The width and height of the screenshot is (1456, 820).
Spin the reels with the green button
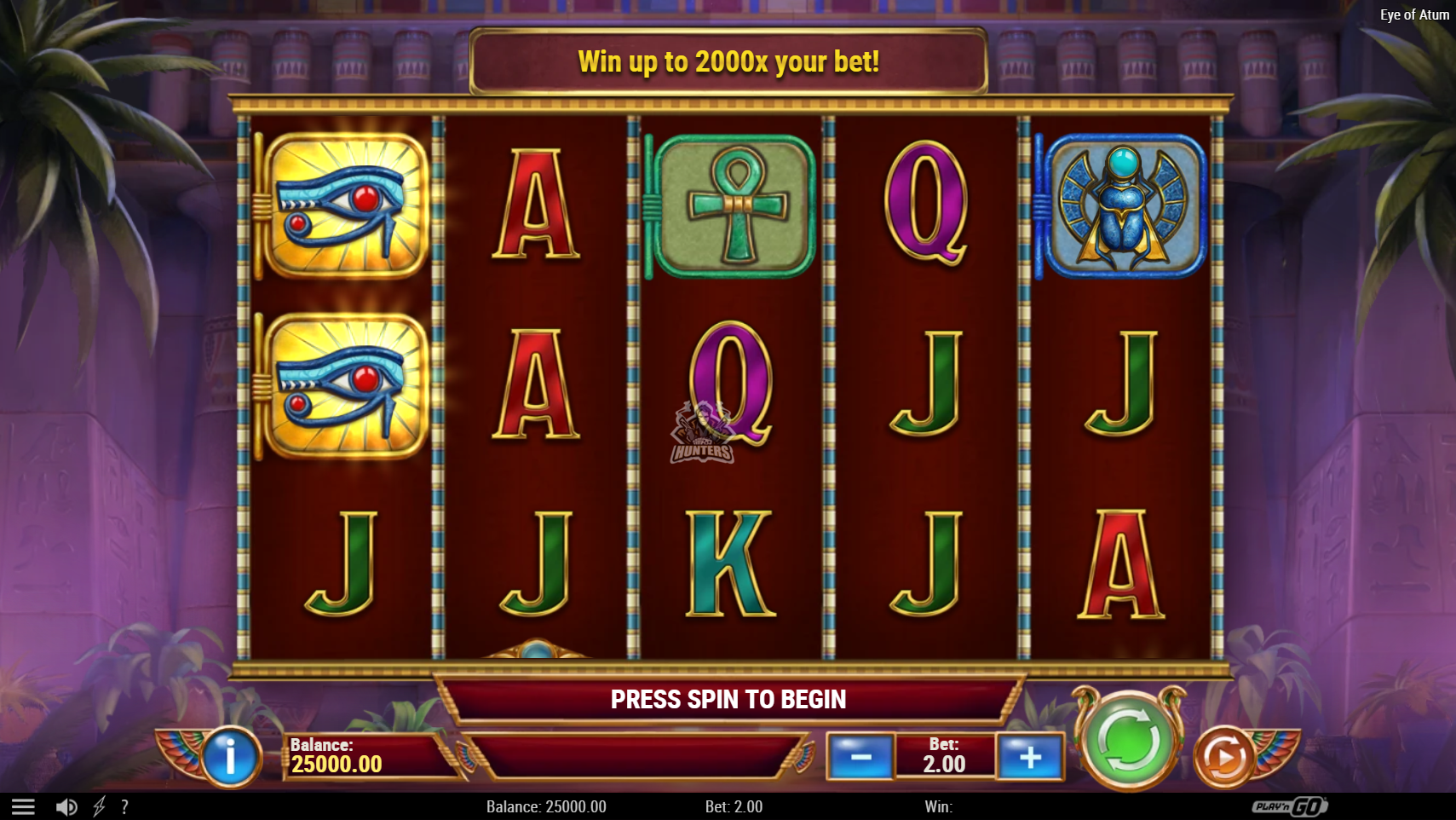(1128, 740)
